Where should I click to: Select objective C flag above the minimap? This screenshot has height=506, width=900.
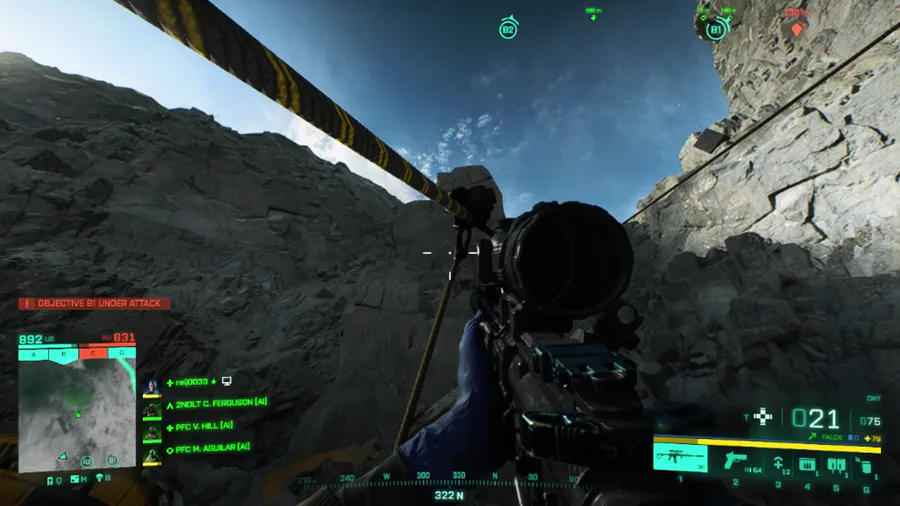[92, 353]
